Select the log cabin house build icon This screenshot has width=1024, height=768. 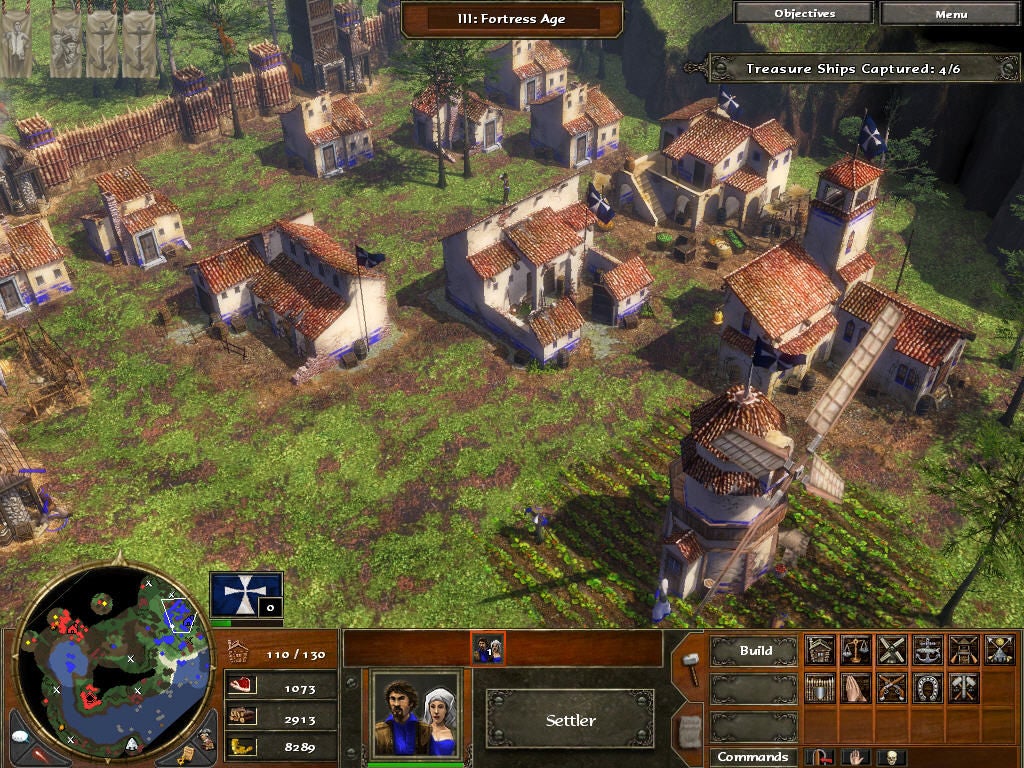click(x=820, y=650)
